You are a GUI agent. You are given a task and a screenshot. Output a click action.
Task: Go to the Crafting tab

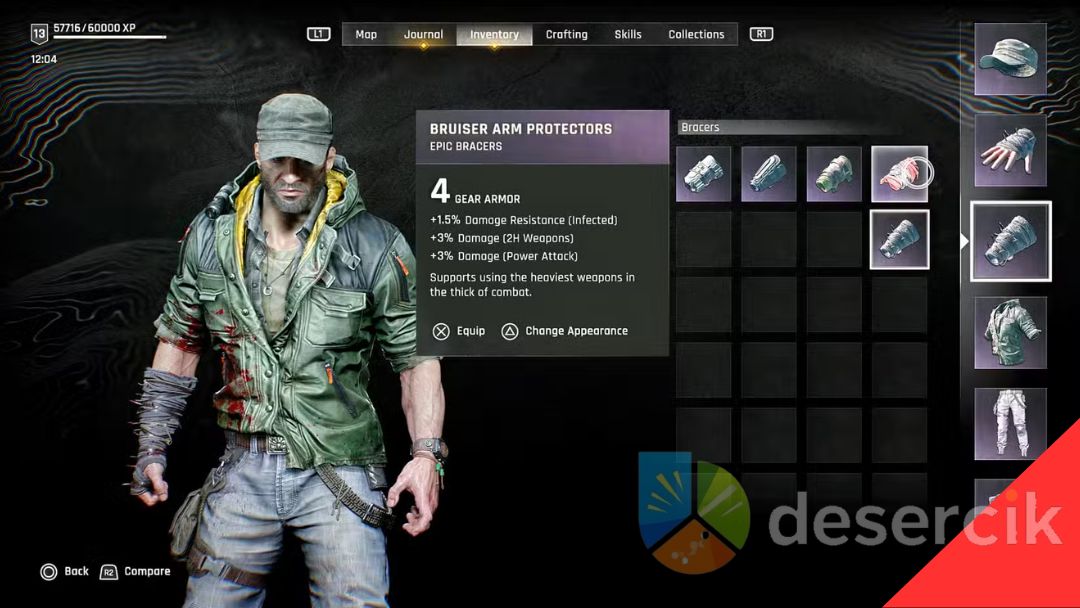click(x=566, y=35)
